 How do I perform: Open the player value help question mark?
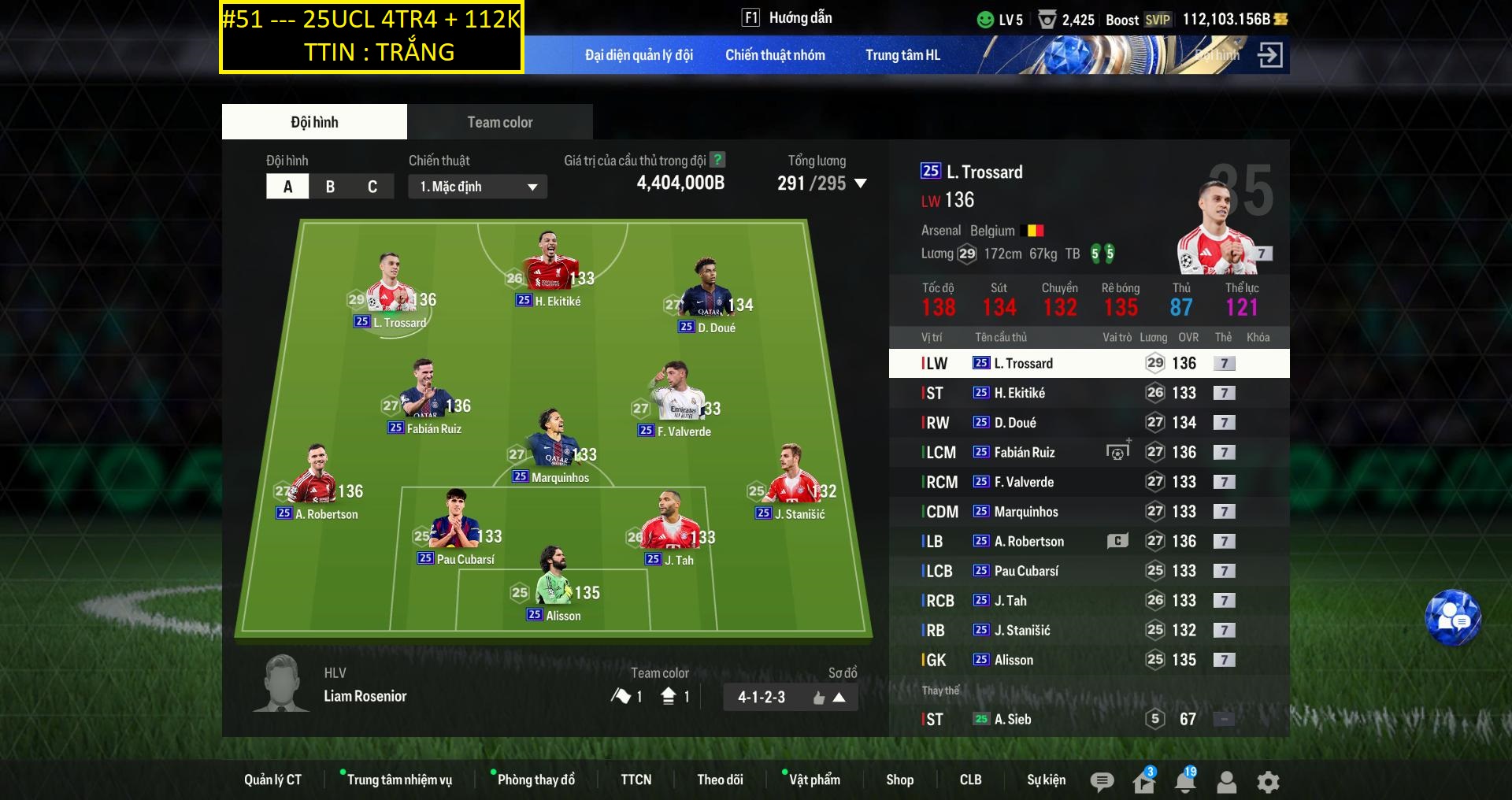(x=717, y=160)
